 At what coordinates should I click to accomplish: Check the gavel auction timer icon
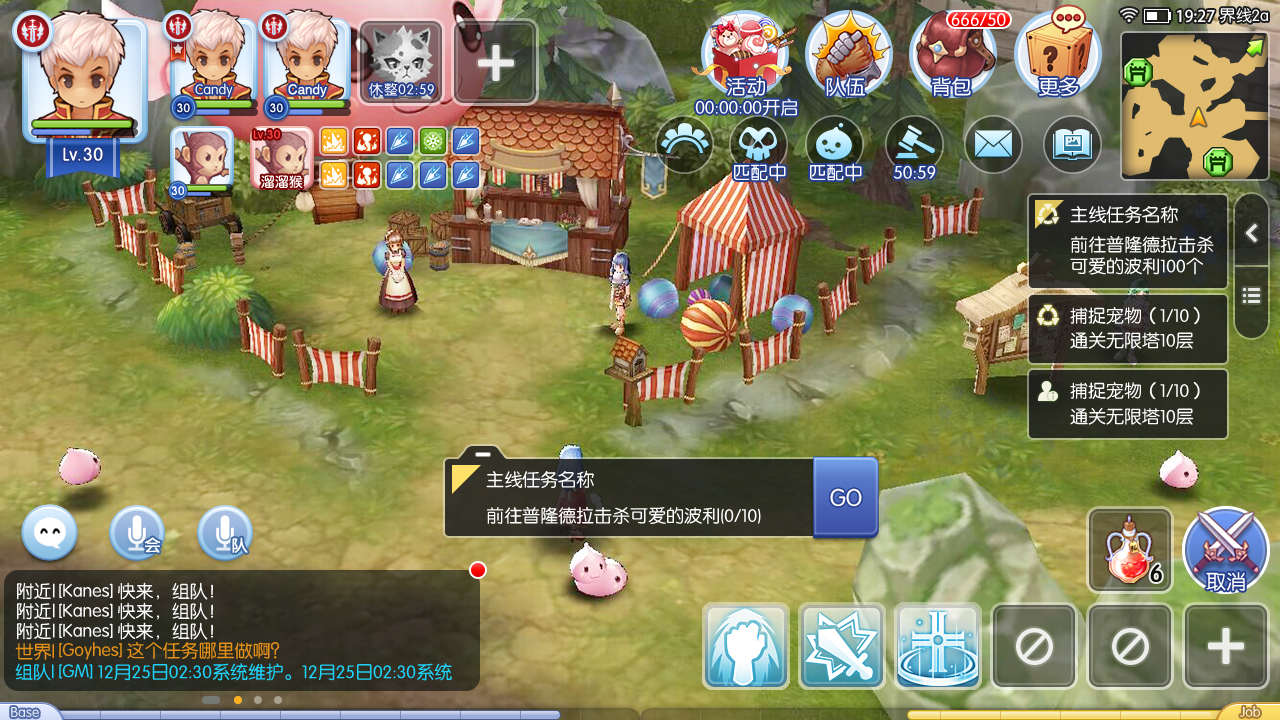pyautogui.click(x=913, y=145)
